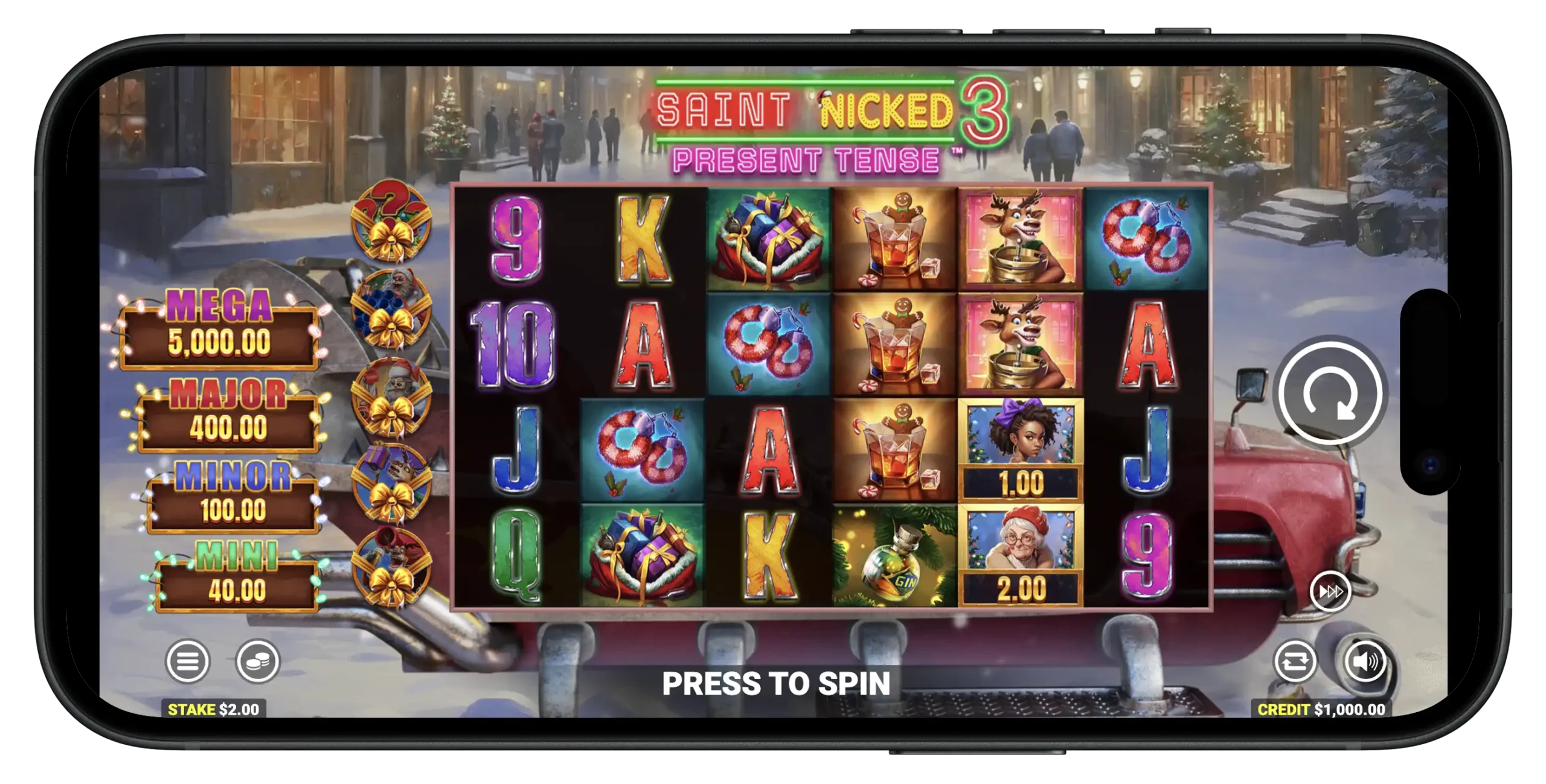
Task: Adjust the STAKE $2.00 value
Action: click(x=214, y=709)
